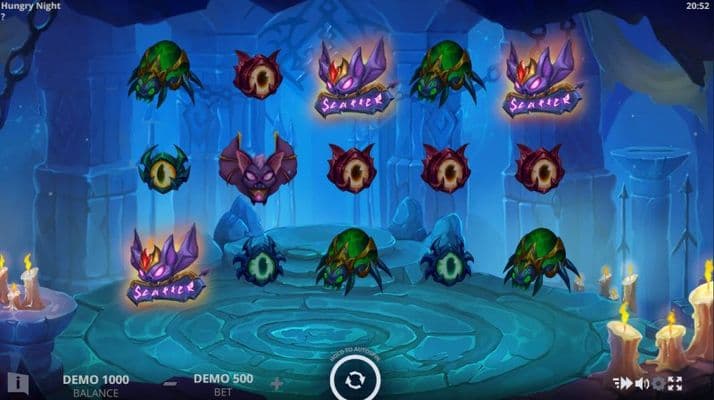Decrease the bet with the minus button

click(172, 383)
